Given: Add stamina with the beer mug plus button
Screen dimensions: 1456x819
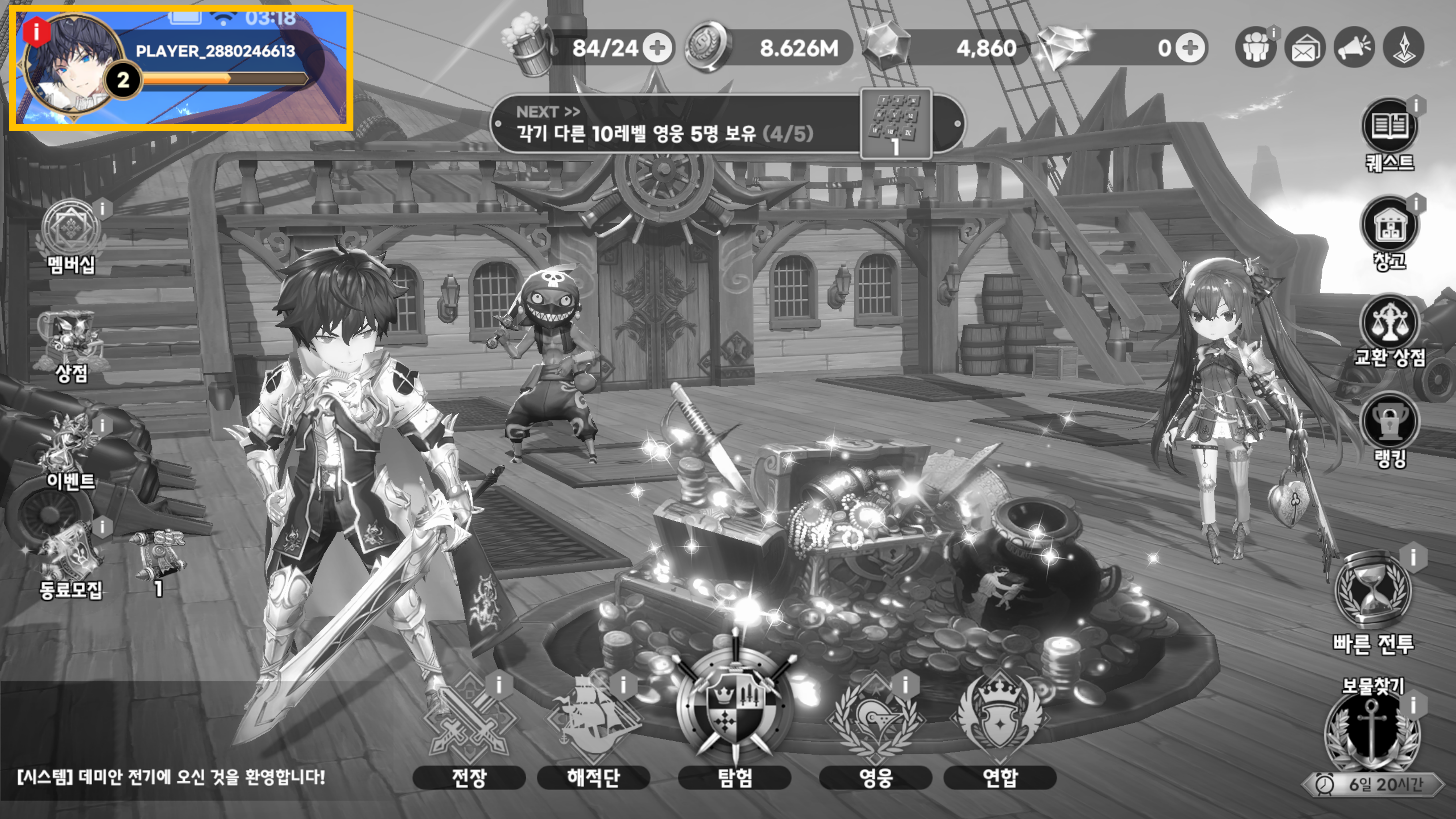Looking at the screenshot, I should point(657,48).
